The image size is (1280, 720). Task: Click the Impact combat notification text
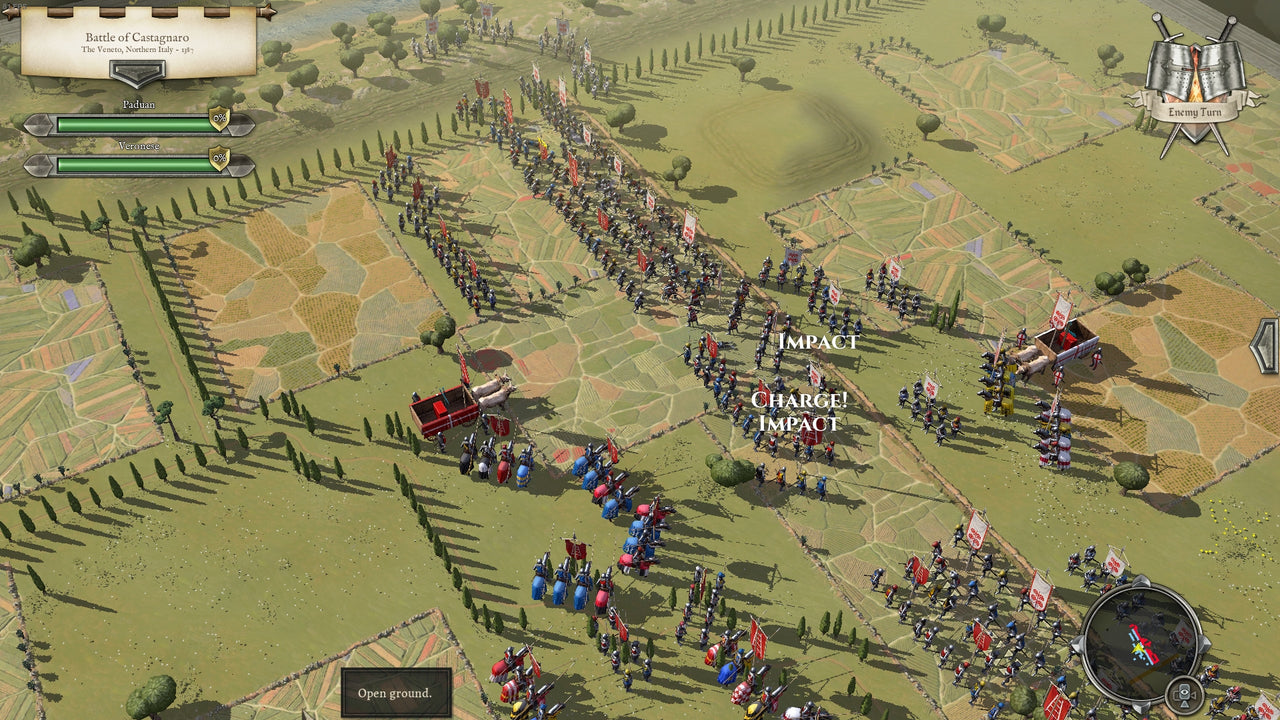[817, 340]
